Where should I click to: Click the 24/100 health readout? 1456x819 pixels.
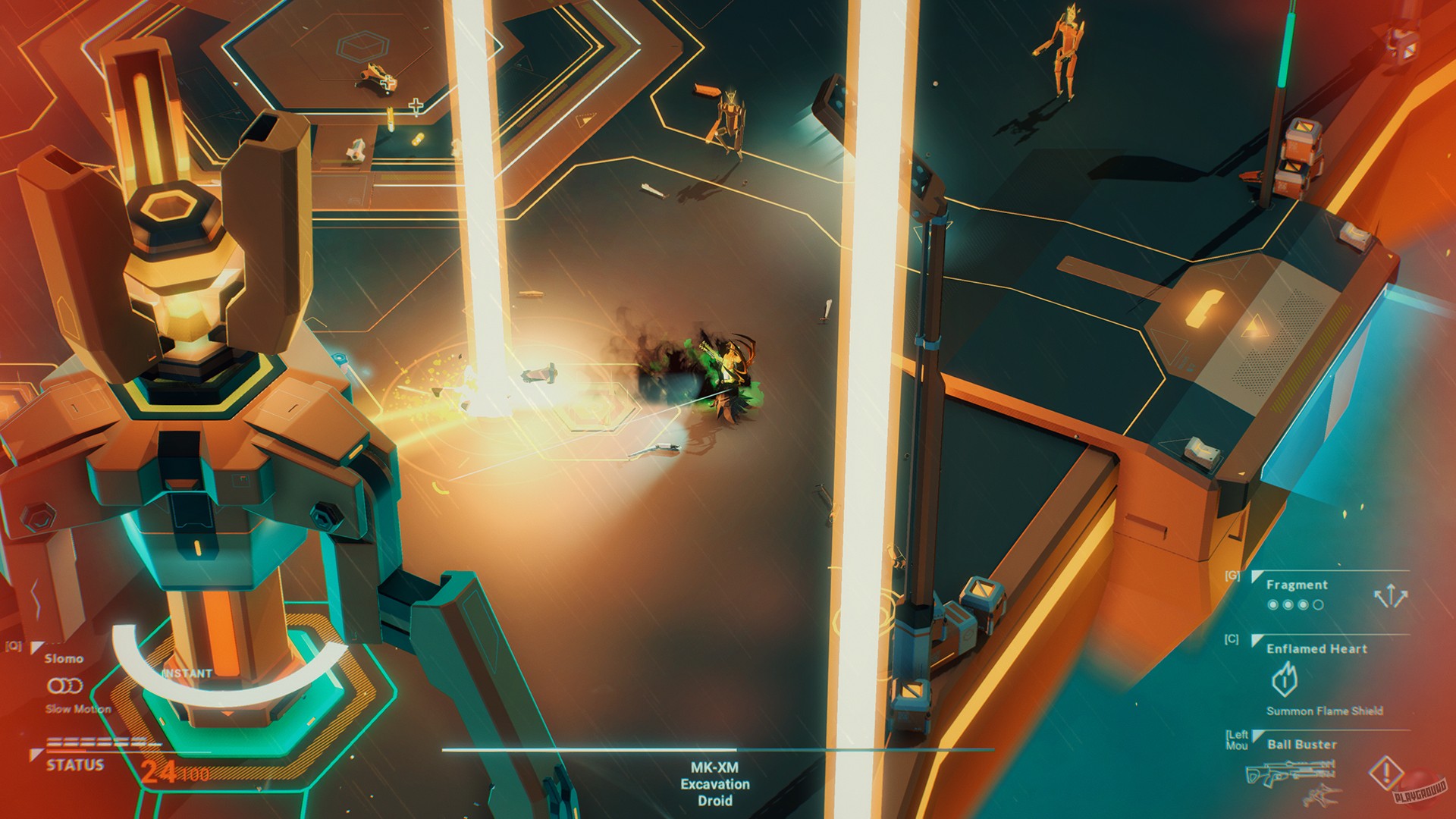coord(175,772)
